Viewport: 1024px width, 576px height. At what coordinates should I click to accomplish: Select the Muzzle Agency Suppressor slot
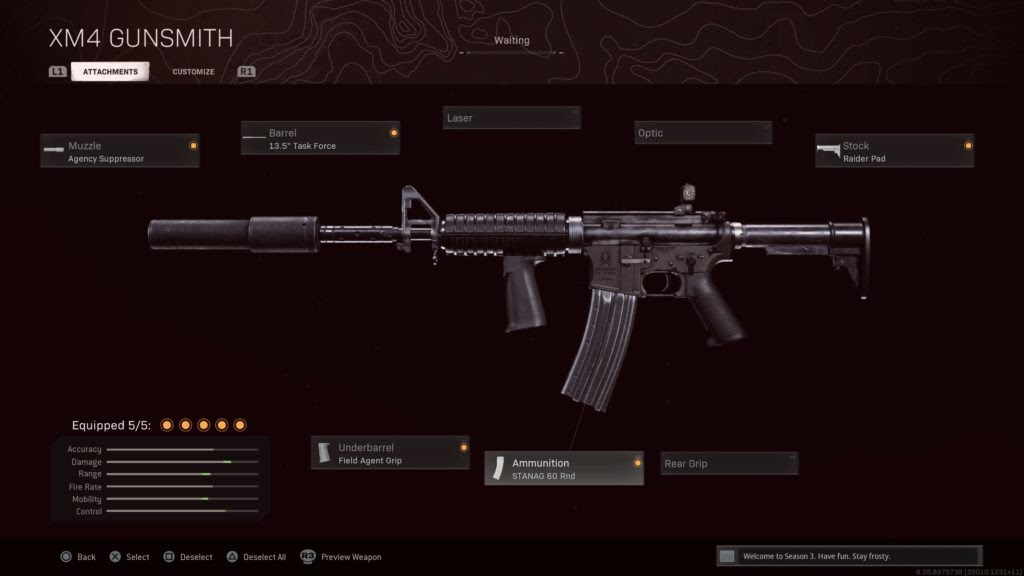pos(120,151)
